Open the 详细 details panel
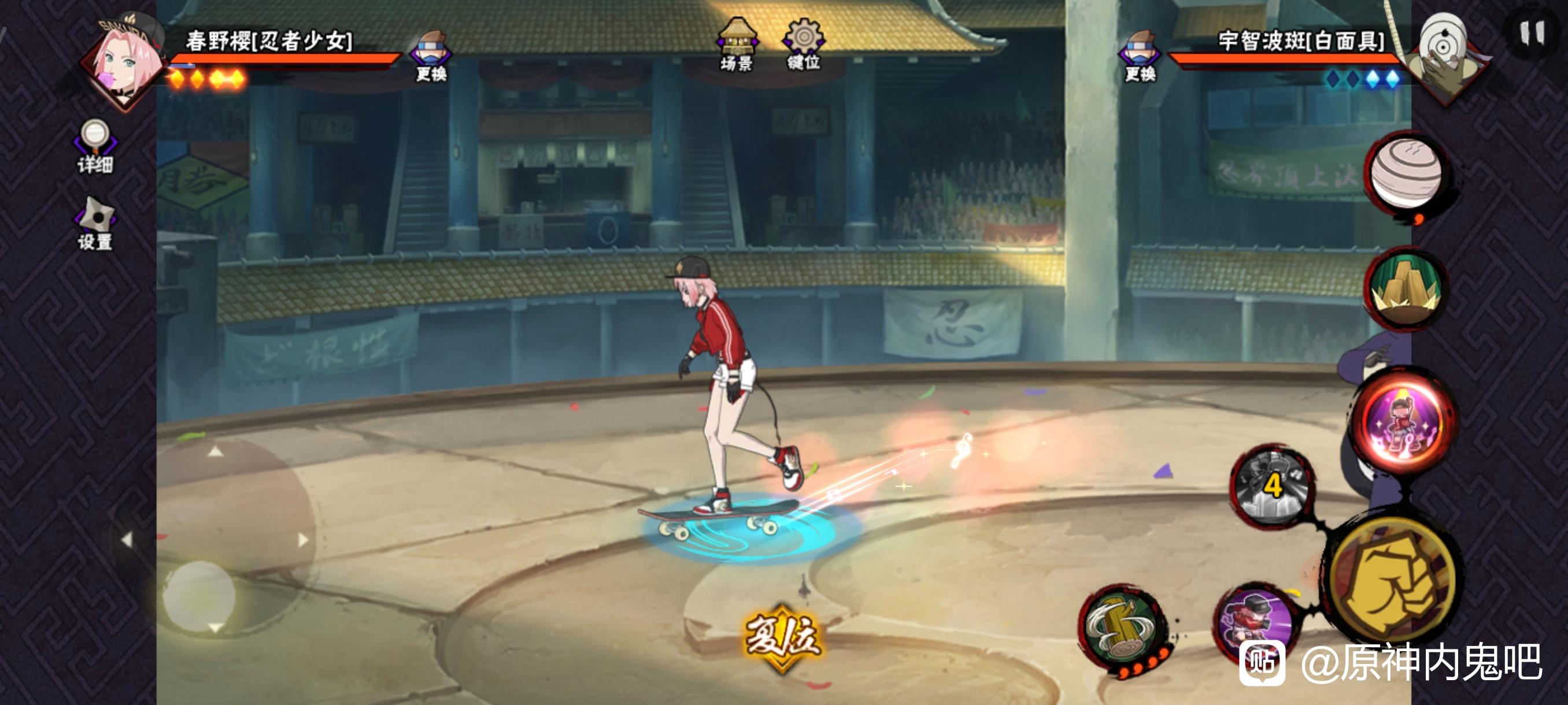Viewport: 1568px width, 705px height. point(95,145)
